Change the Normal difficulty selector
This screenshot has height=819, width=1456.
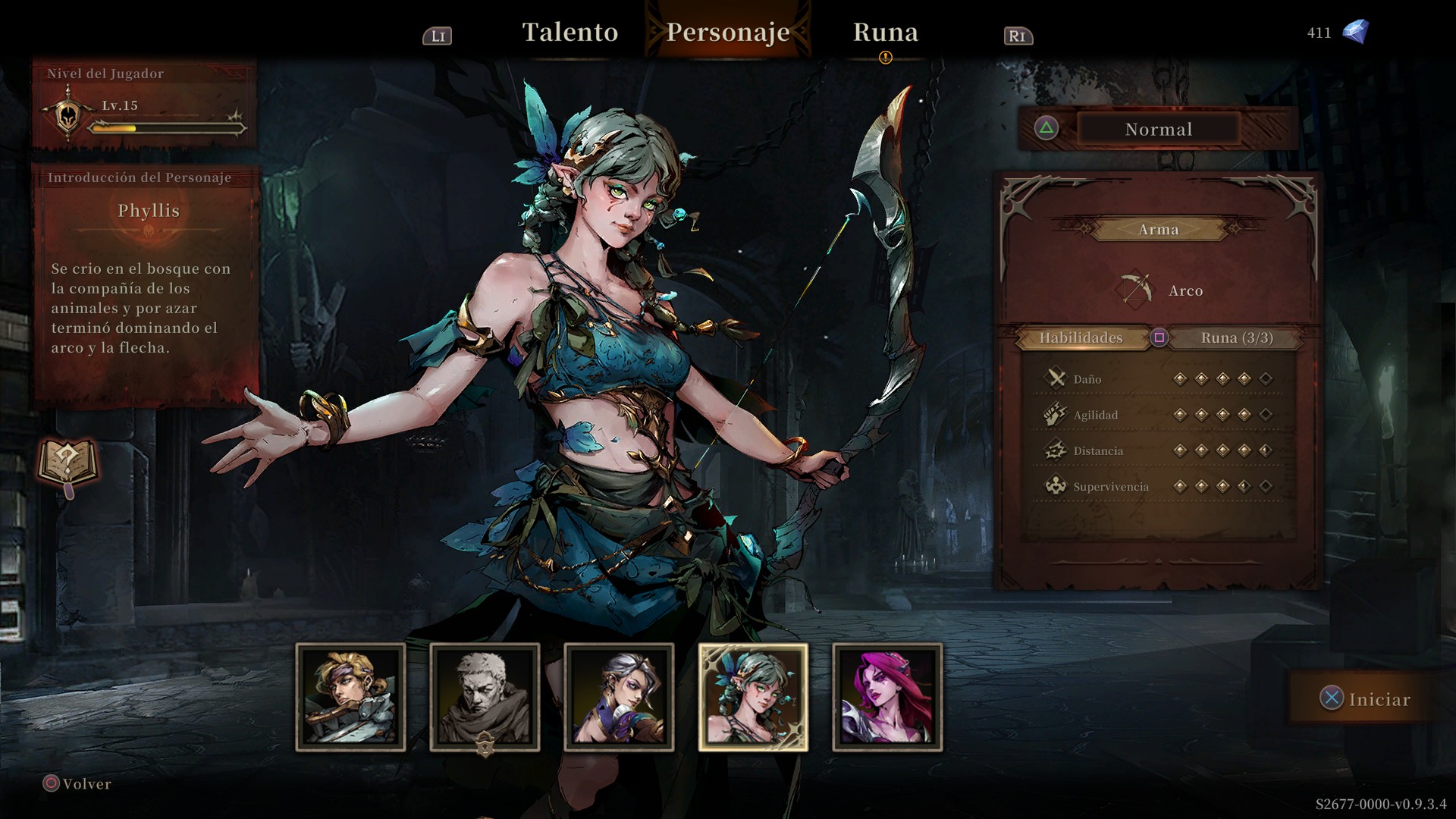[x=1157, y=129]
